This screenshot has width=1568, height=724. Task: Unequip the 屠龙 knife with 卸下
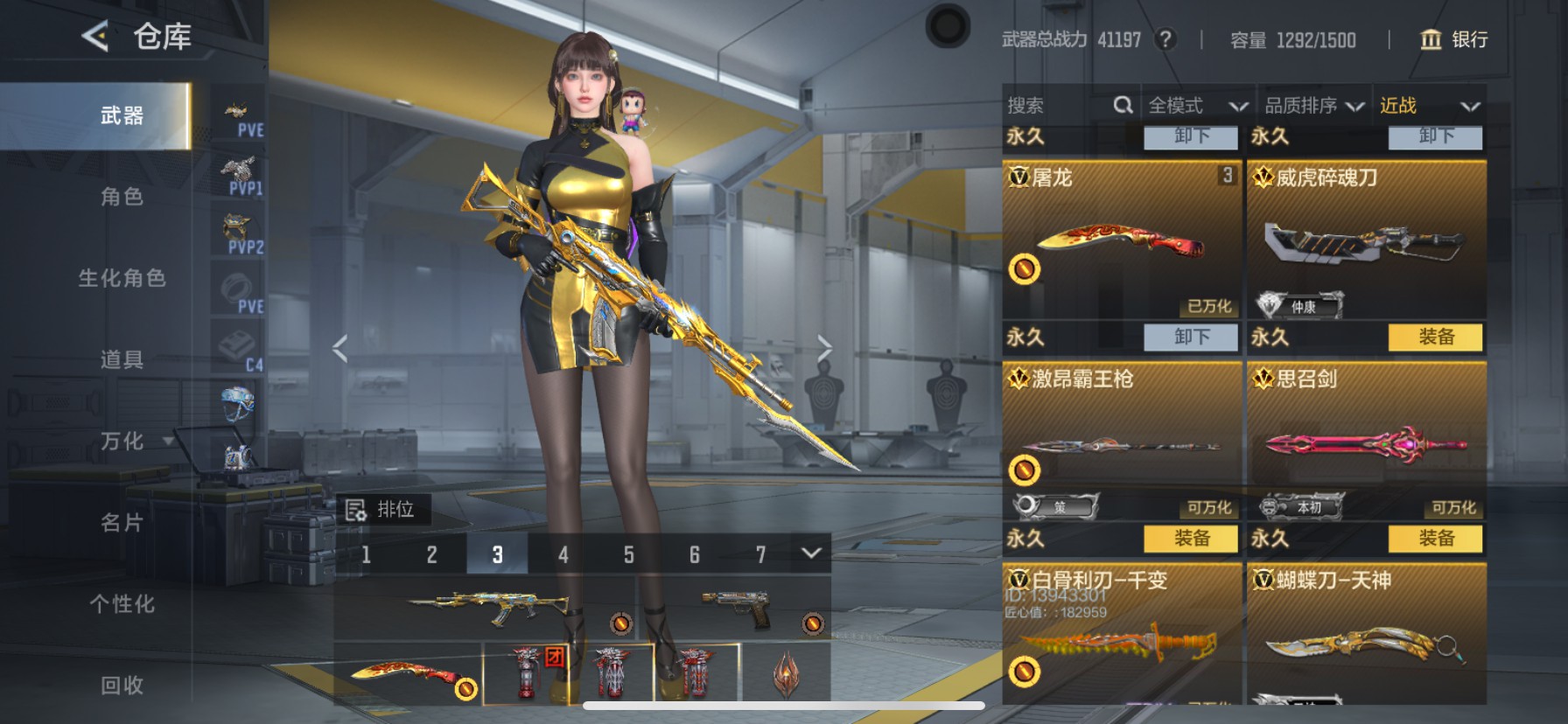[x=1191, y=337]
